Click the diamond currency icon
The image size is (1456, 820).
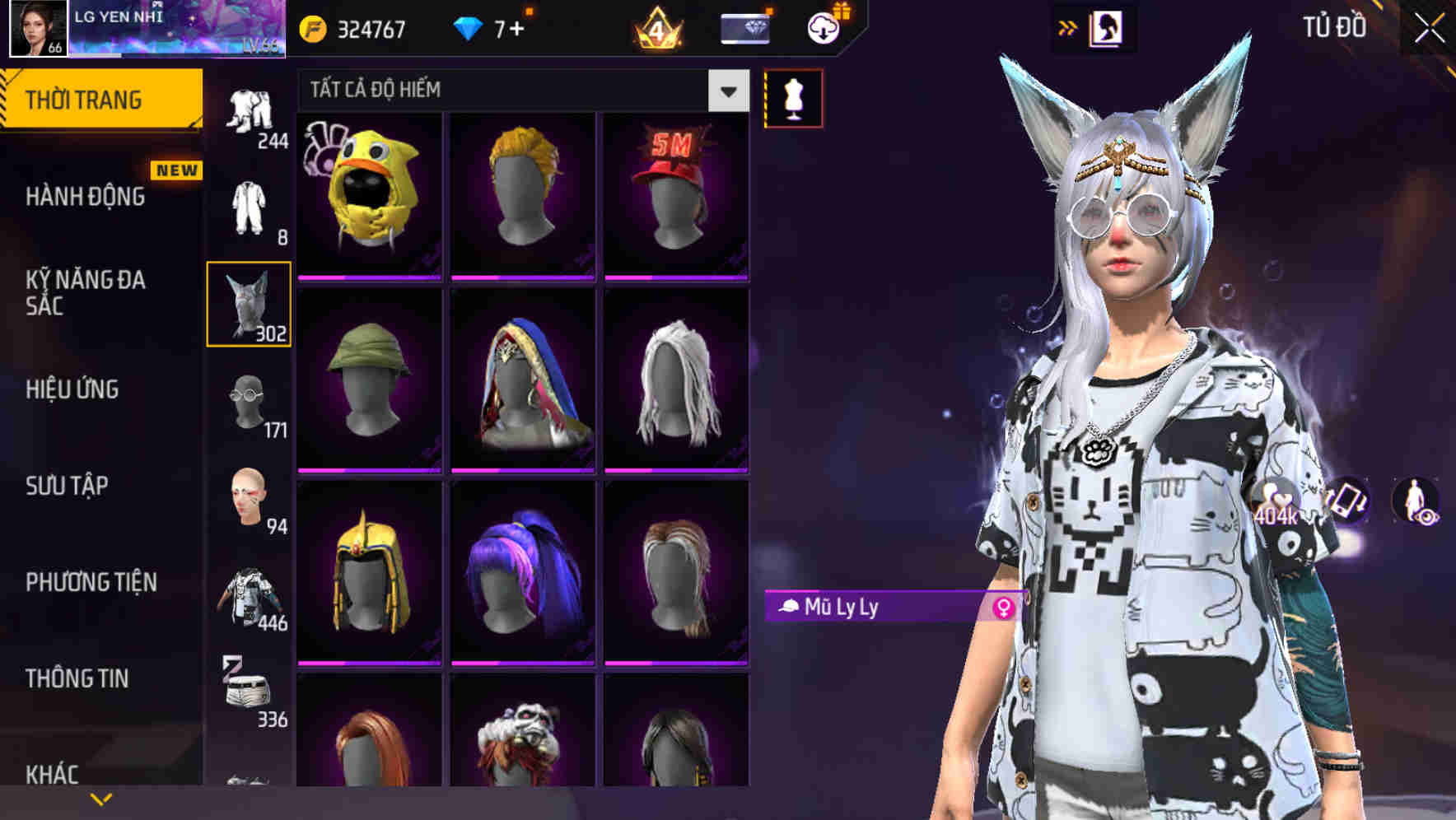point(466,27)
